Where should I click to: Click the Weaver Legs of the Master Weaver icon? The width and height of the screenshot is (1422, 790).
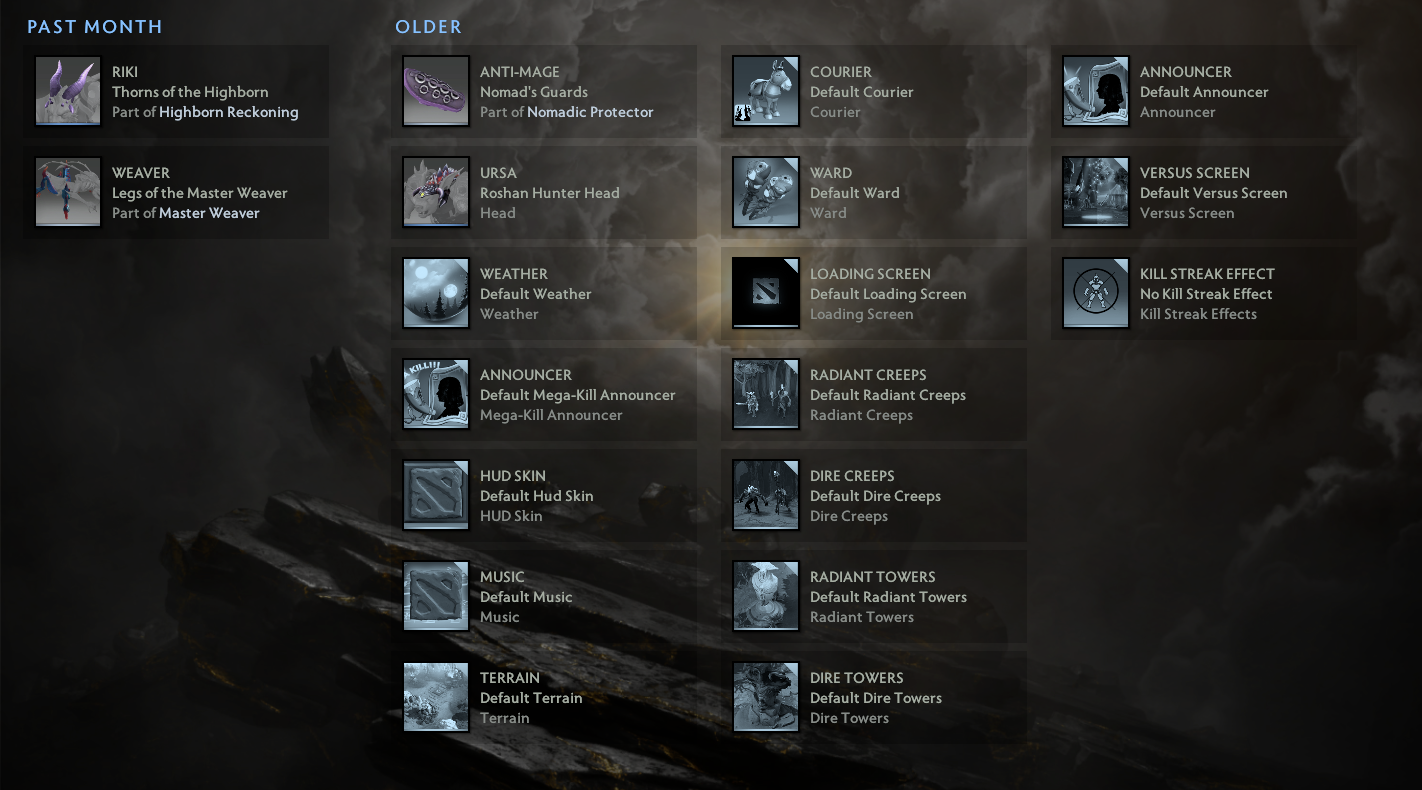pyautogui.click(x=67, y=193)
